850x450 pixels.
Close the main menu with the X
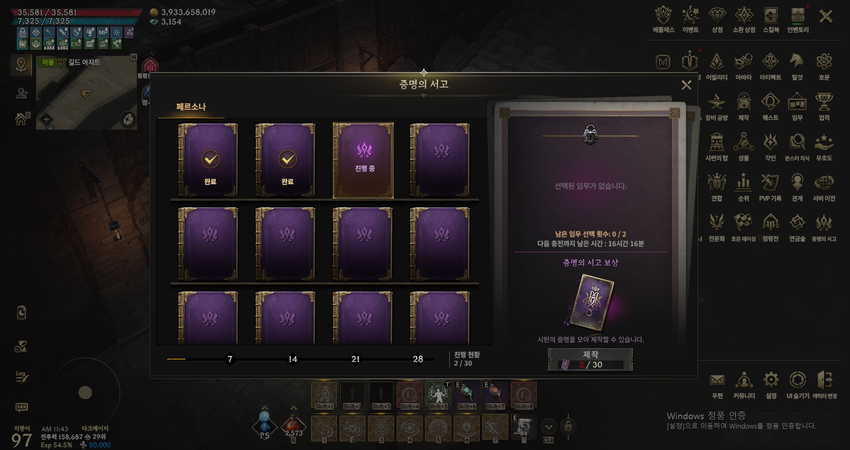pos(825,16)
